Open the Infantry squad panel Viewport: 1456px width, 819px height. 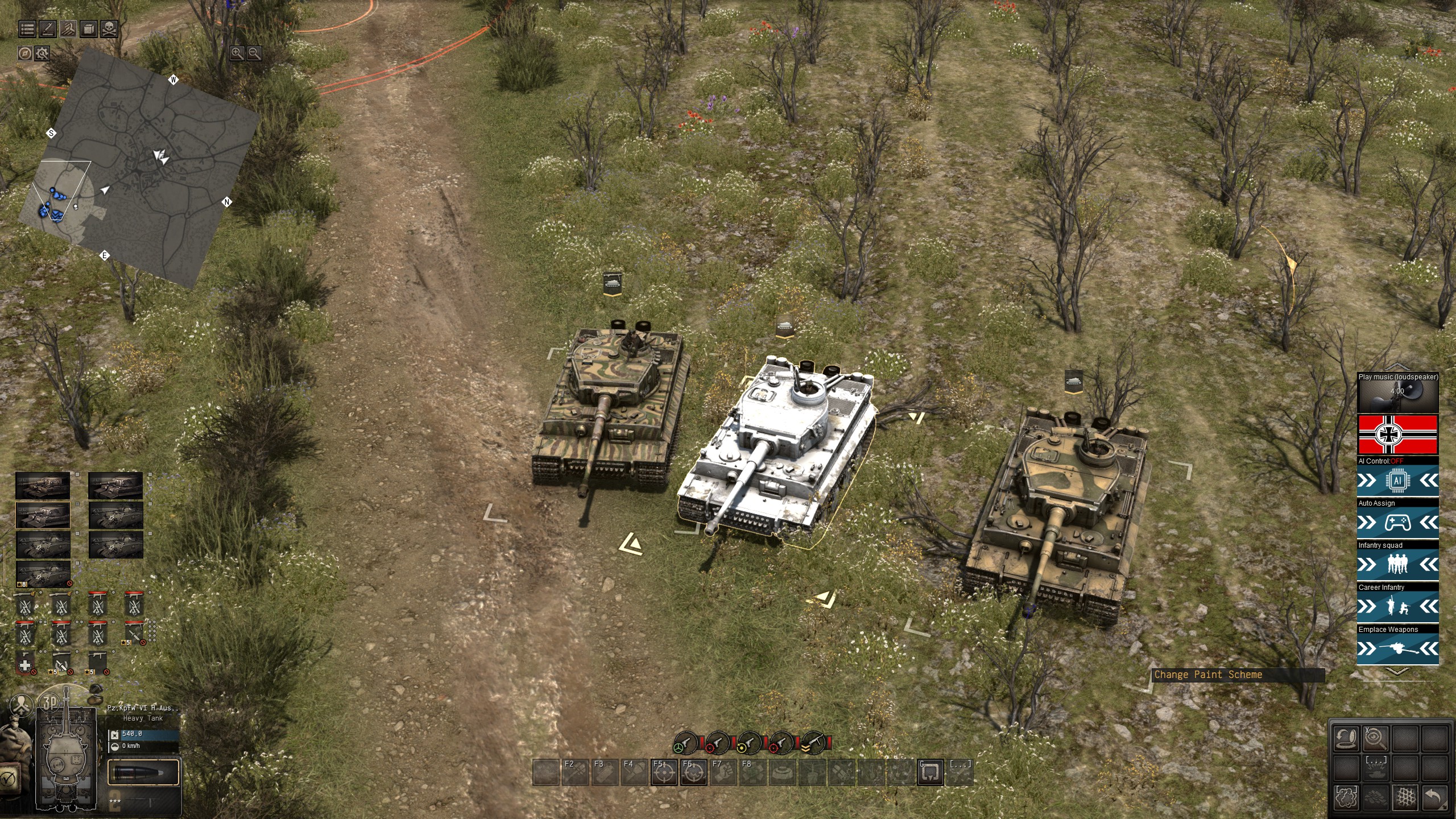pyautogui.click(x=1397, y=565)
